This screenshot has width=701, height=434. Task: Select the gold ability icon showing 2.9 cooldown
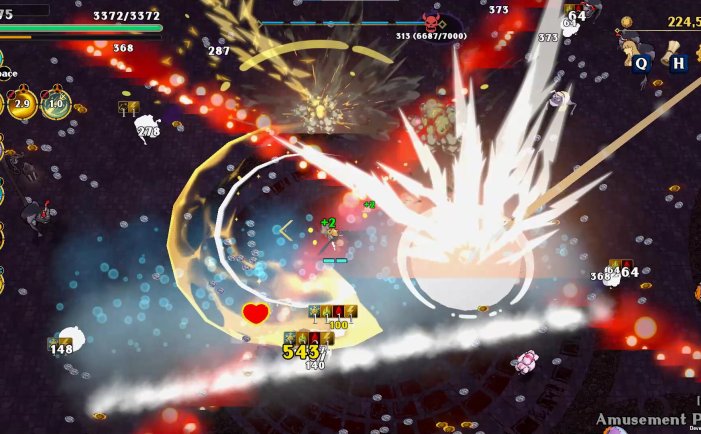point(24,104)
